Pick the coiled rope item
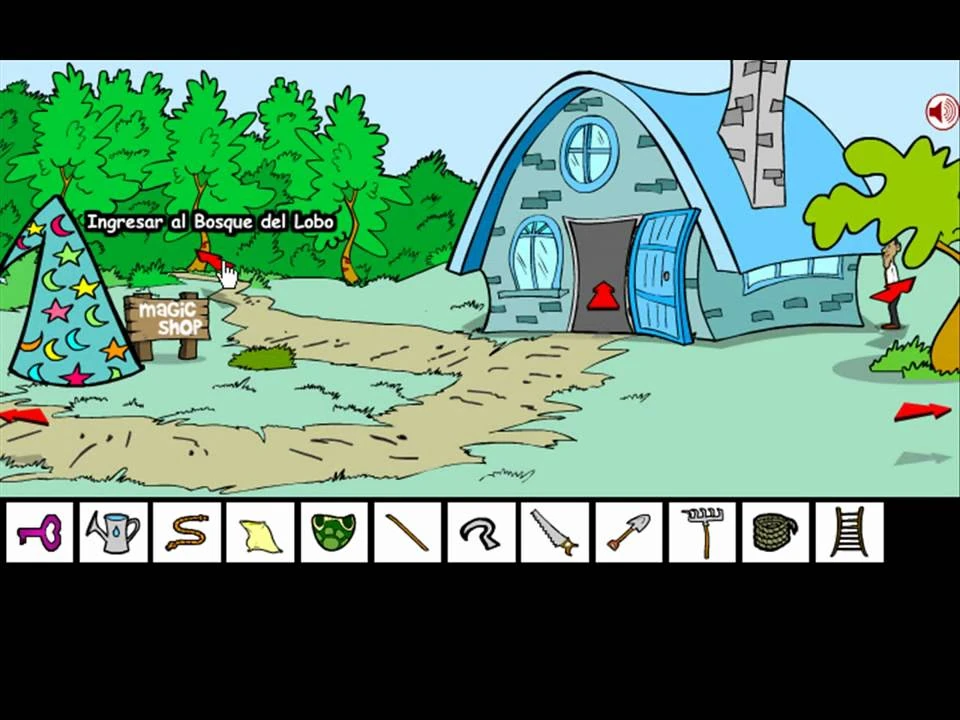Image resolution: width=960 pixels, height=720 pixels. pyautogui.click(x=775, y=532)
